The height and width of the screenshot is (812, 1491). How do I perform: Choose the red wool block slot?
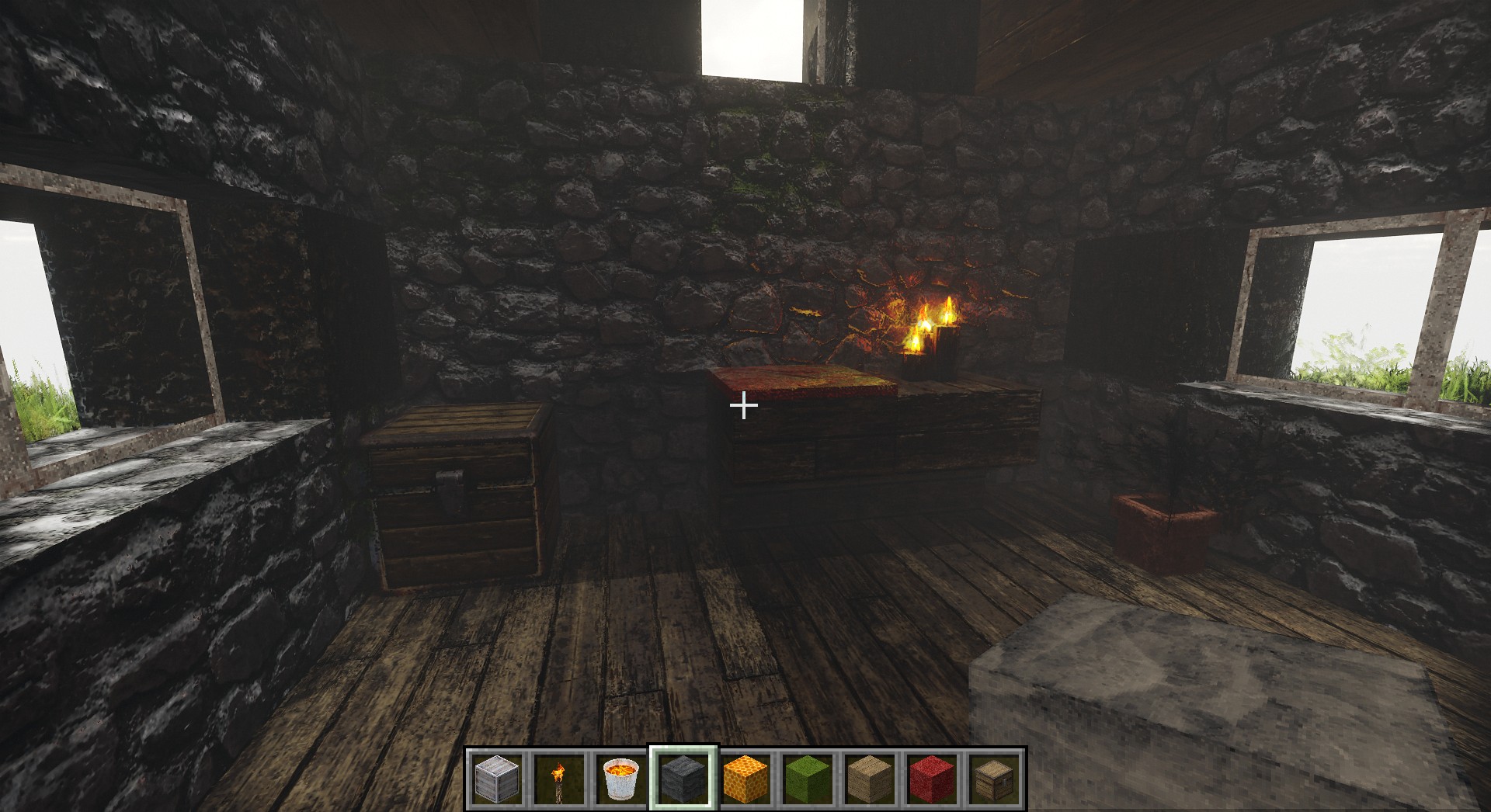pyautogui.click(x=932, y=779)
